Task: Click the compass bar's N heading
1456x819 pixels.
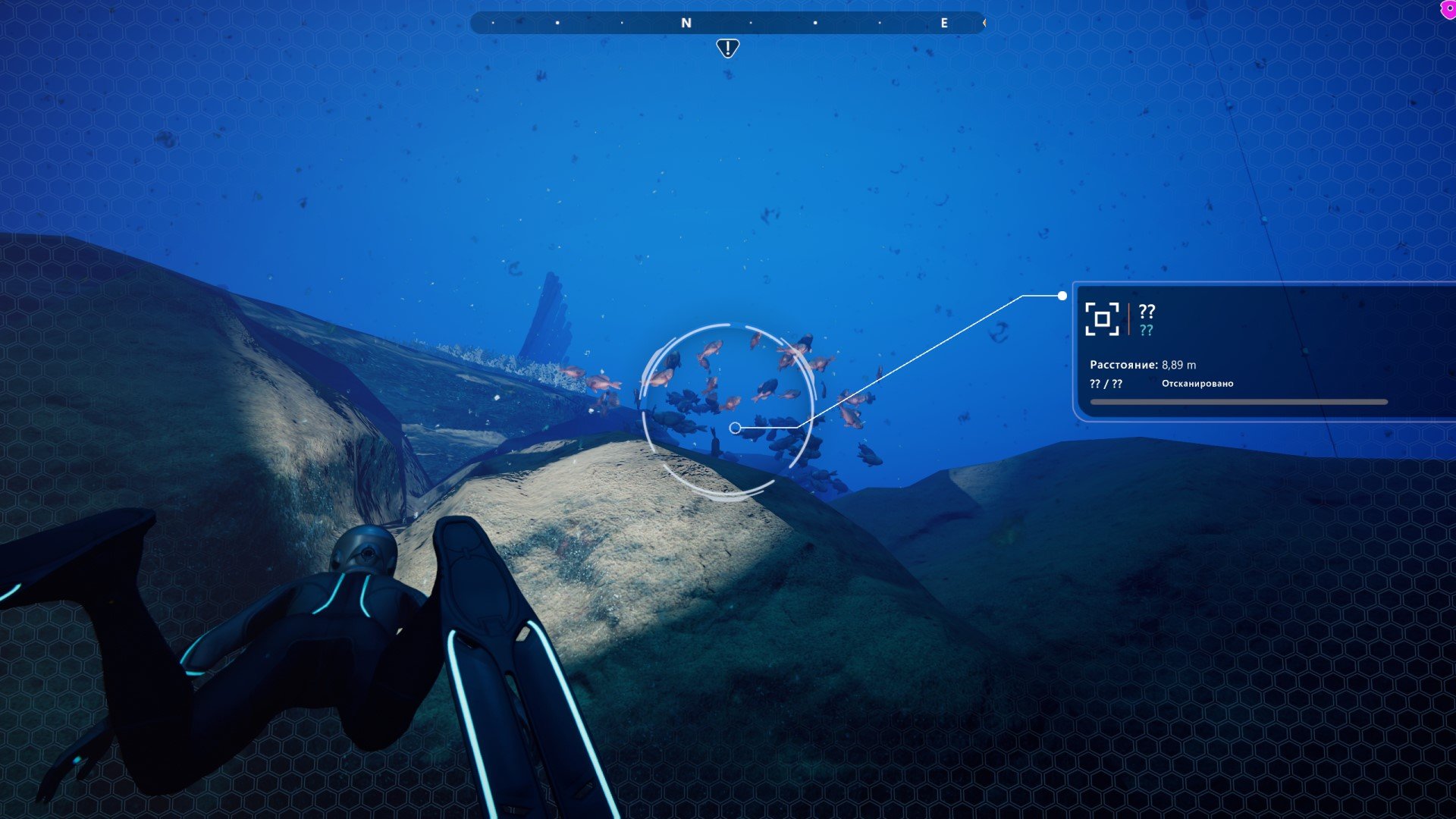Action: click(x=686, y=24)
